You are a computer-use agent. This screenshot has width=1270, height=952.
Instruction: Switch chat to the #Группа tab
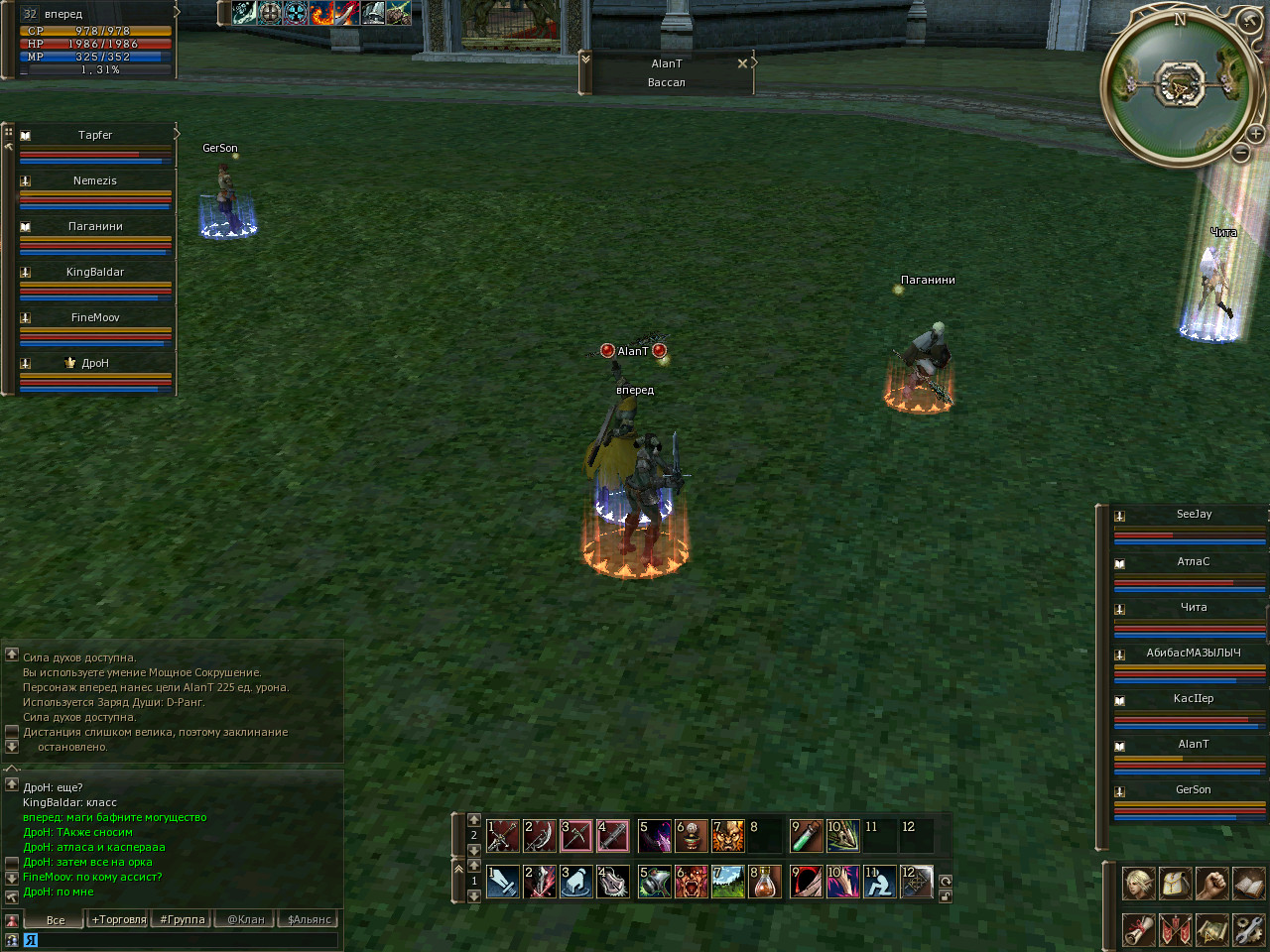(183, 919)
